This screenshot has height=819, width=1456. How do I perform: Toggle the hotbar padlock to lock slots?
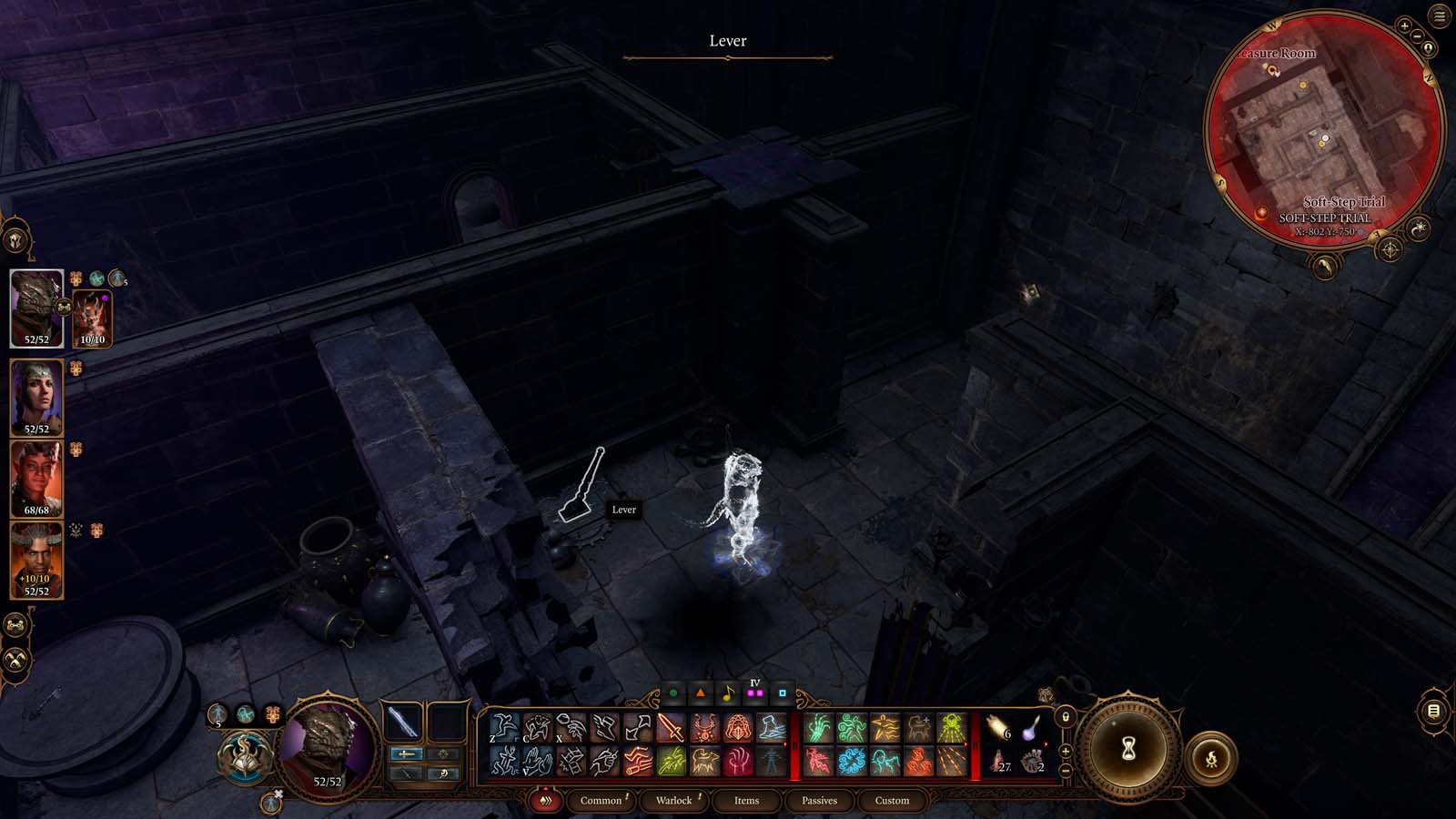(1066, 718)
